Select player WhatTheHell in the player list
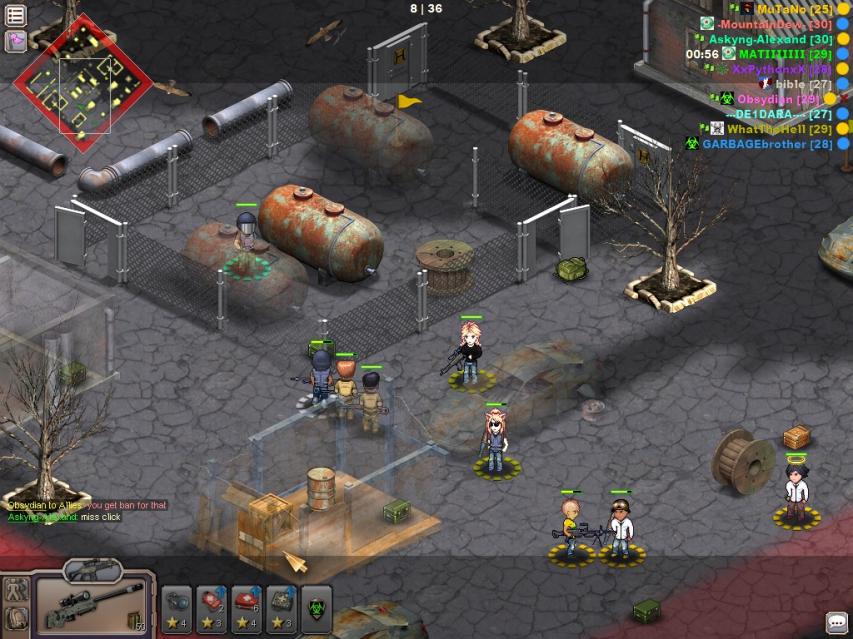 pos(779,129)
